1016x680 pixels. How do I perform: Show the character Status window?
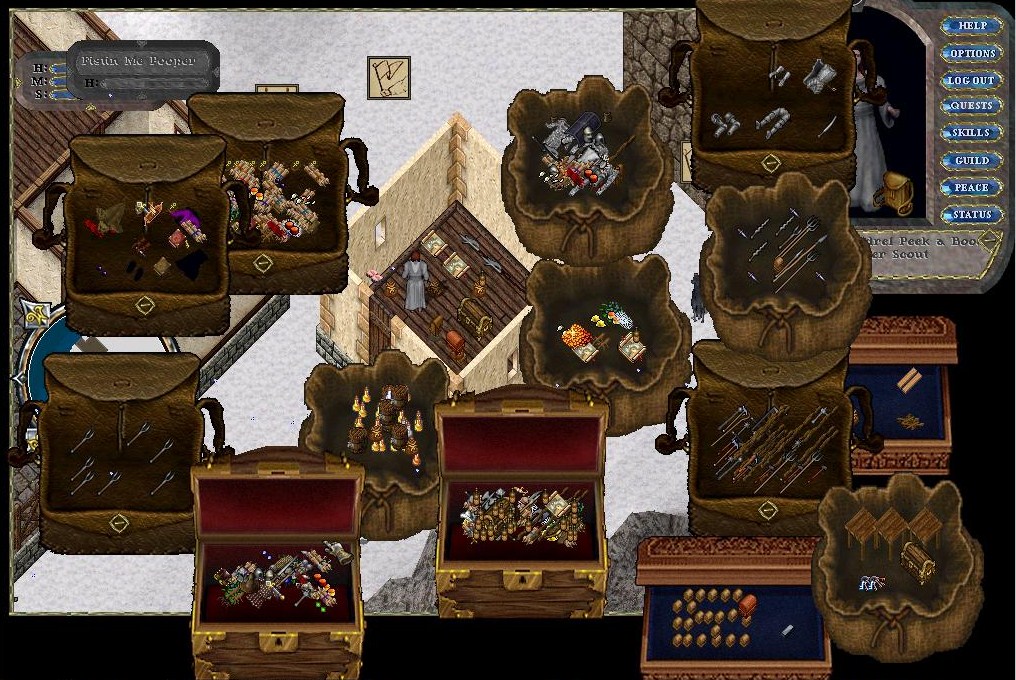point(972,214)
